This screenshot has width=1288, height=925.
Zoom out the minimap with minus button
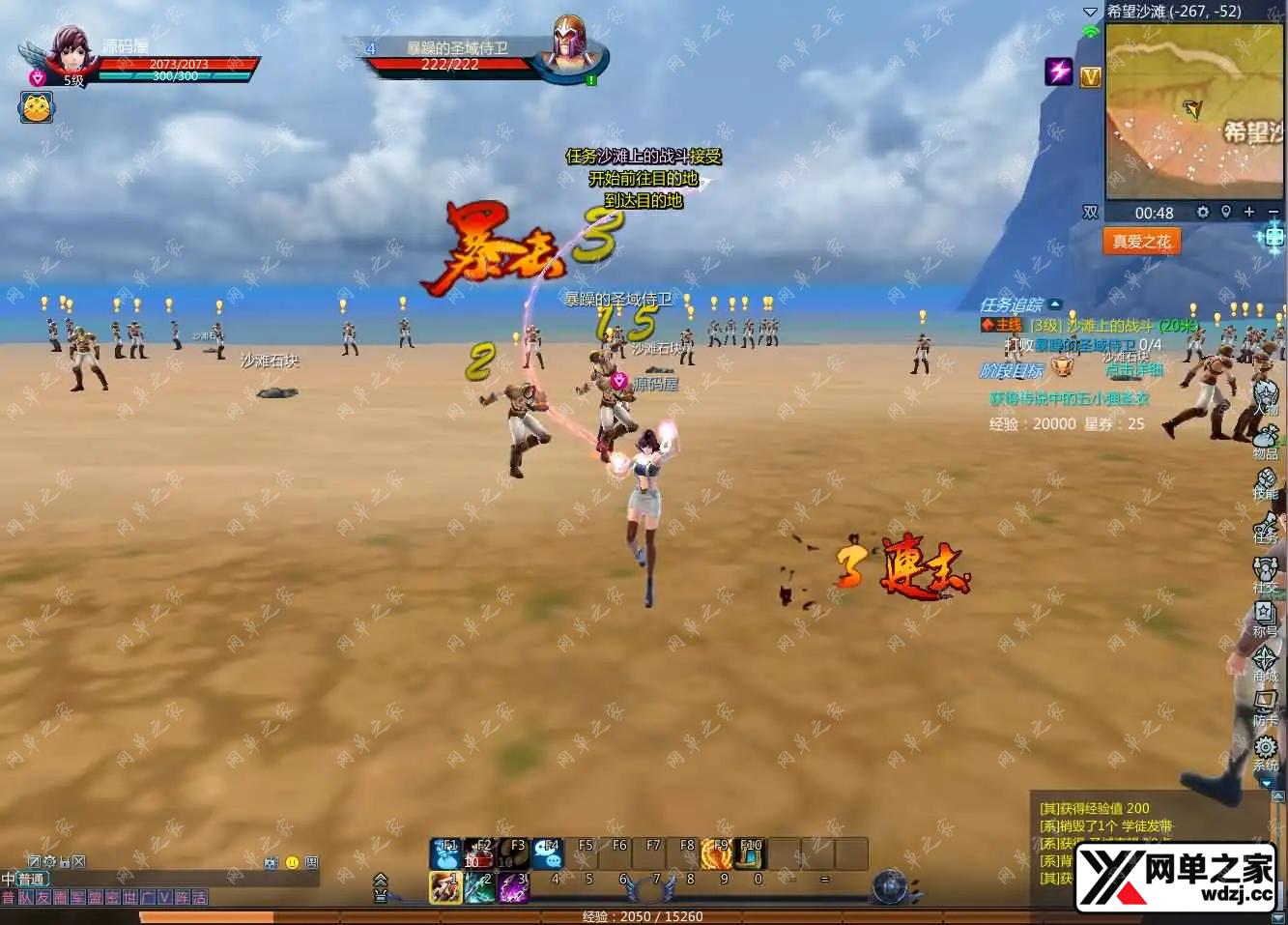(x=1273, y=212)
